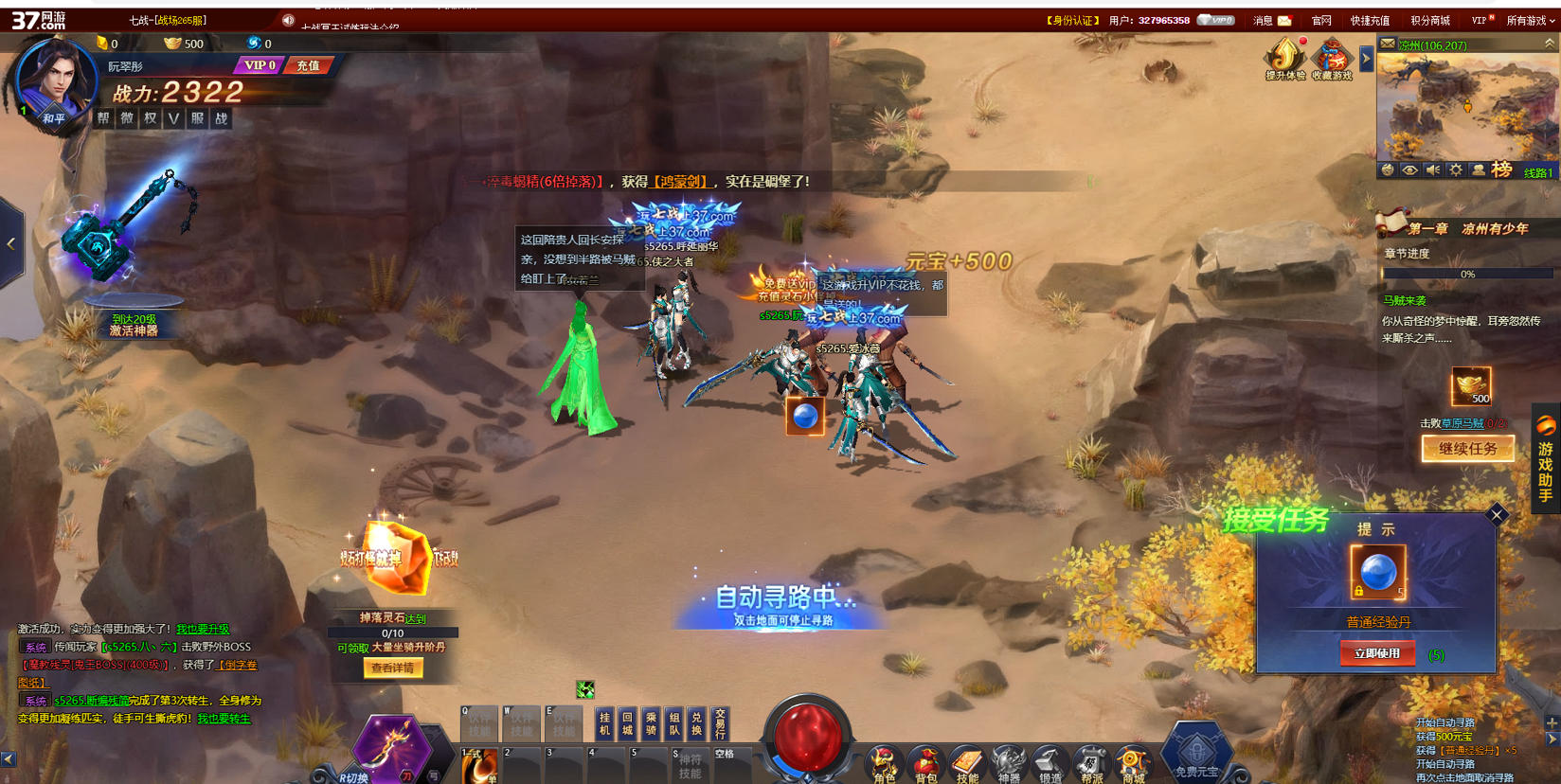Open 积分商城 in the top bar

[1429, 20]
